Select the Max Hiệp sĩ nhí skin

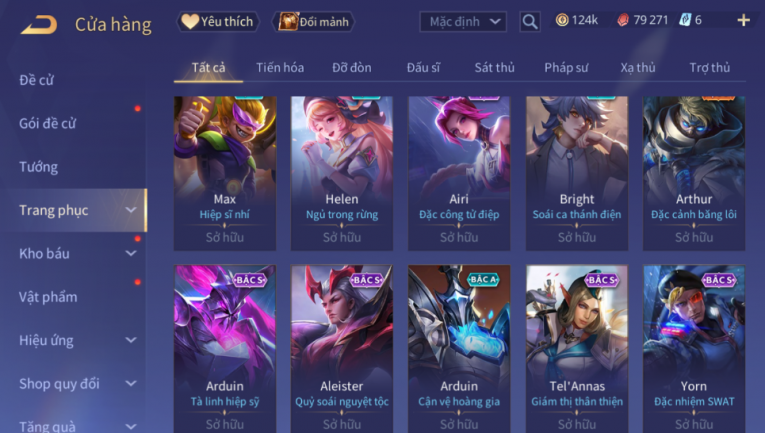[225, 172]
